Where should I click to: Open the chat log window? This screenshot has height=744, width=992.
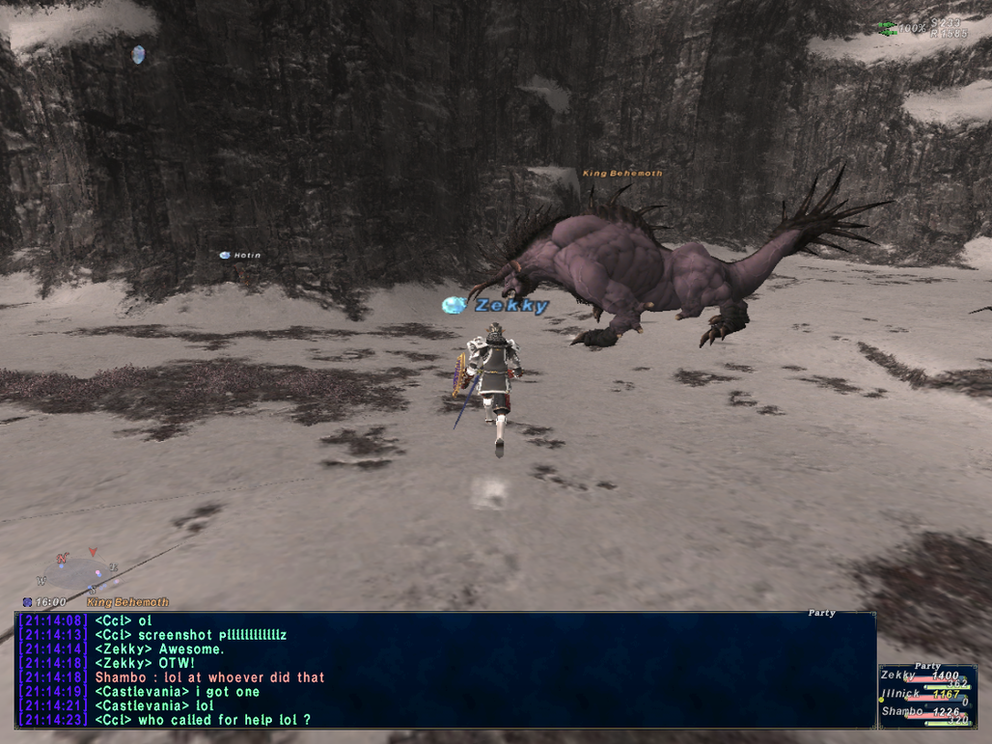click(x=445, y=670)
